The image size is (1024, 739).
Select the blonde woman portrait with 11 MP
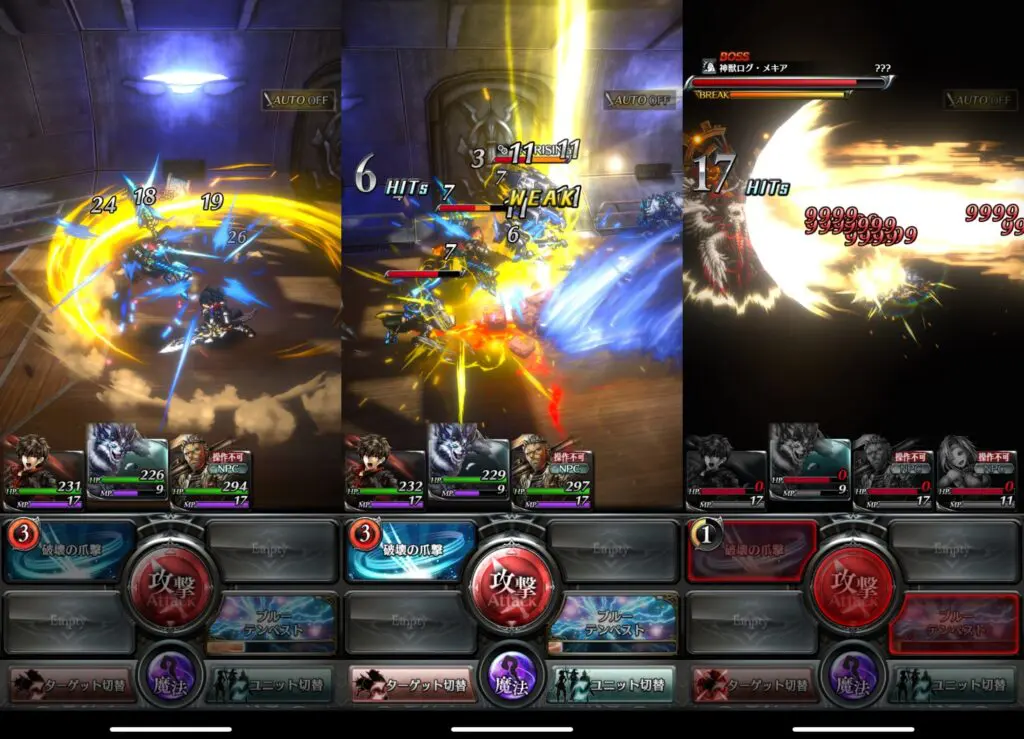click(976, 470)
